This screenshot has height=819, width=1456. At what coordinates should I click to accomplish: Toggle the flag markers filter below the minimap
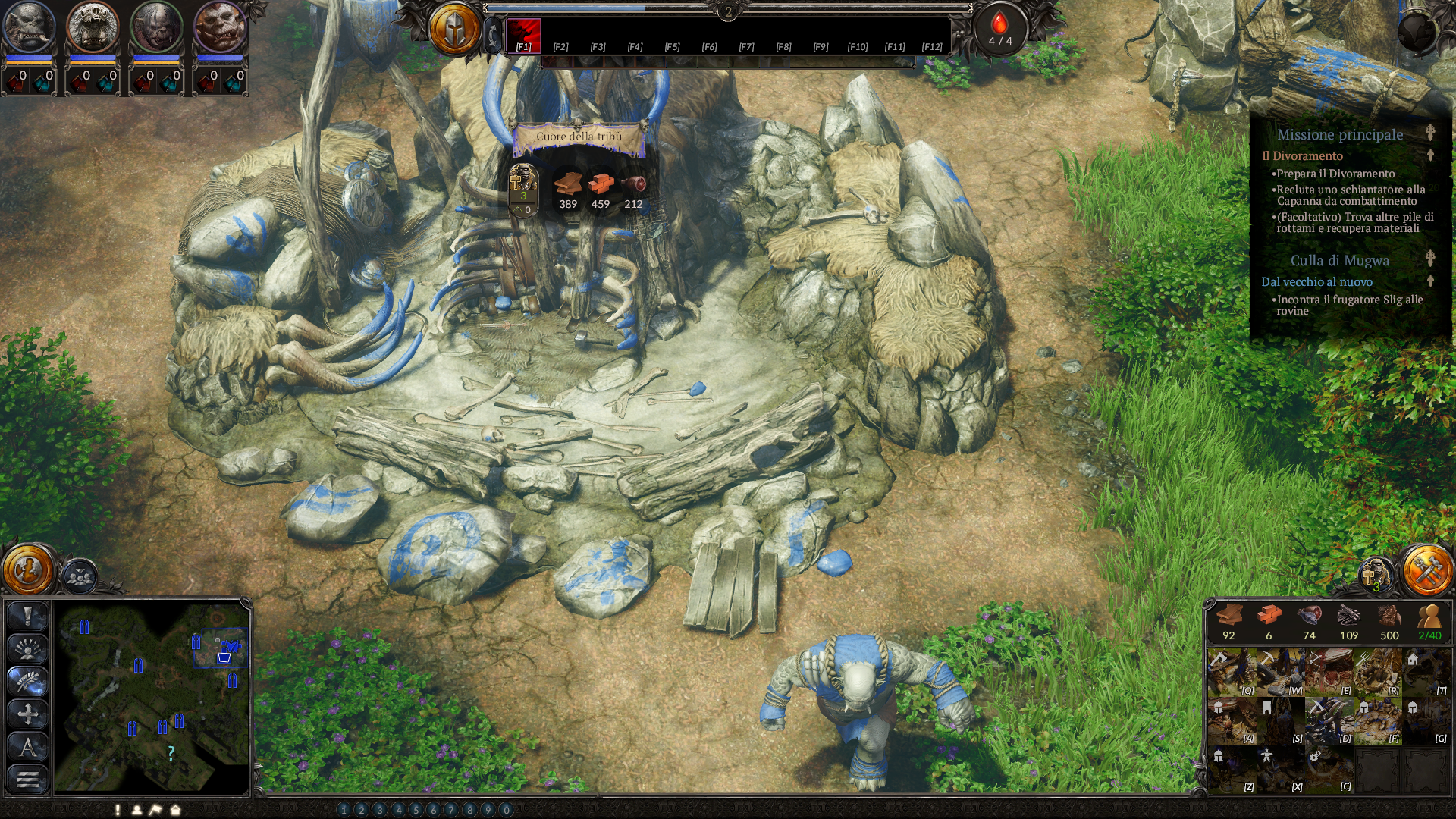point(155,811)
